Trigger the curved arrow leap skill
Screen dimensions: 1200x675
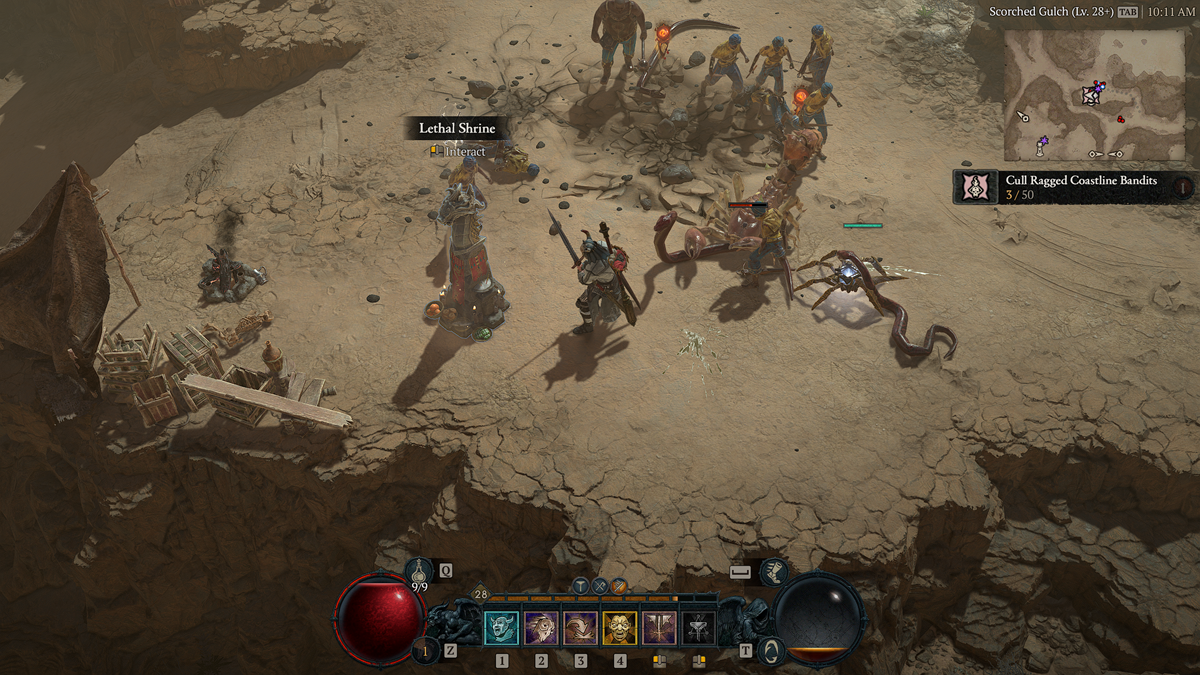point(580,628)
